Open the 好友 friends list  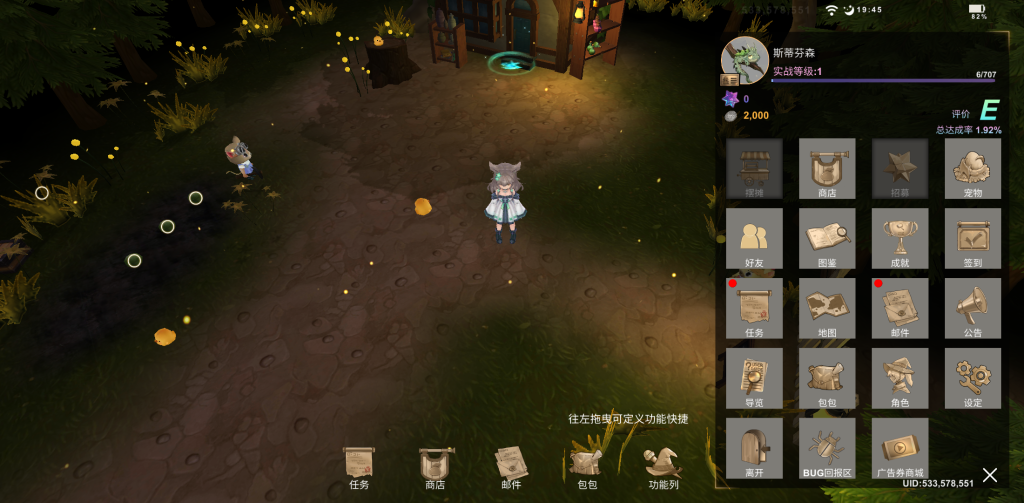tap(754, 238)
